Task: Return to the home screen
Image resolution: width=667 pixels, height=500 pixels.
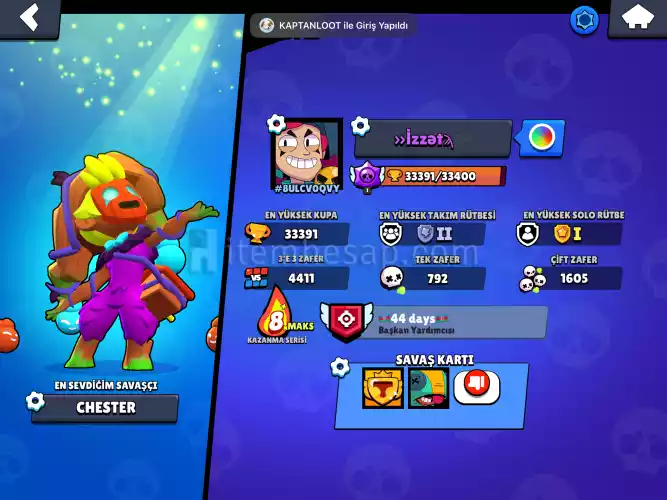Action: click(636, 17)
